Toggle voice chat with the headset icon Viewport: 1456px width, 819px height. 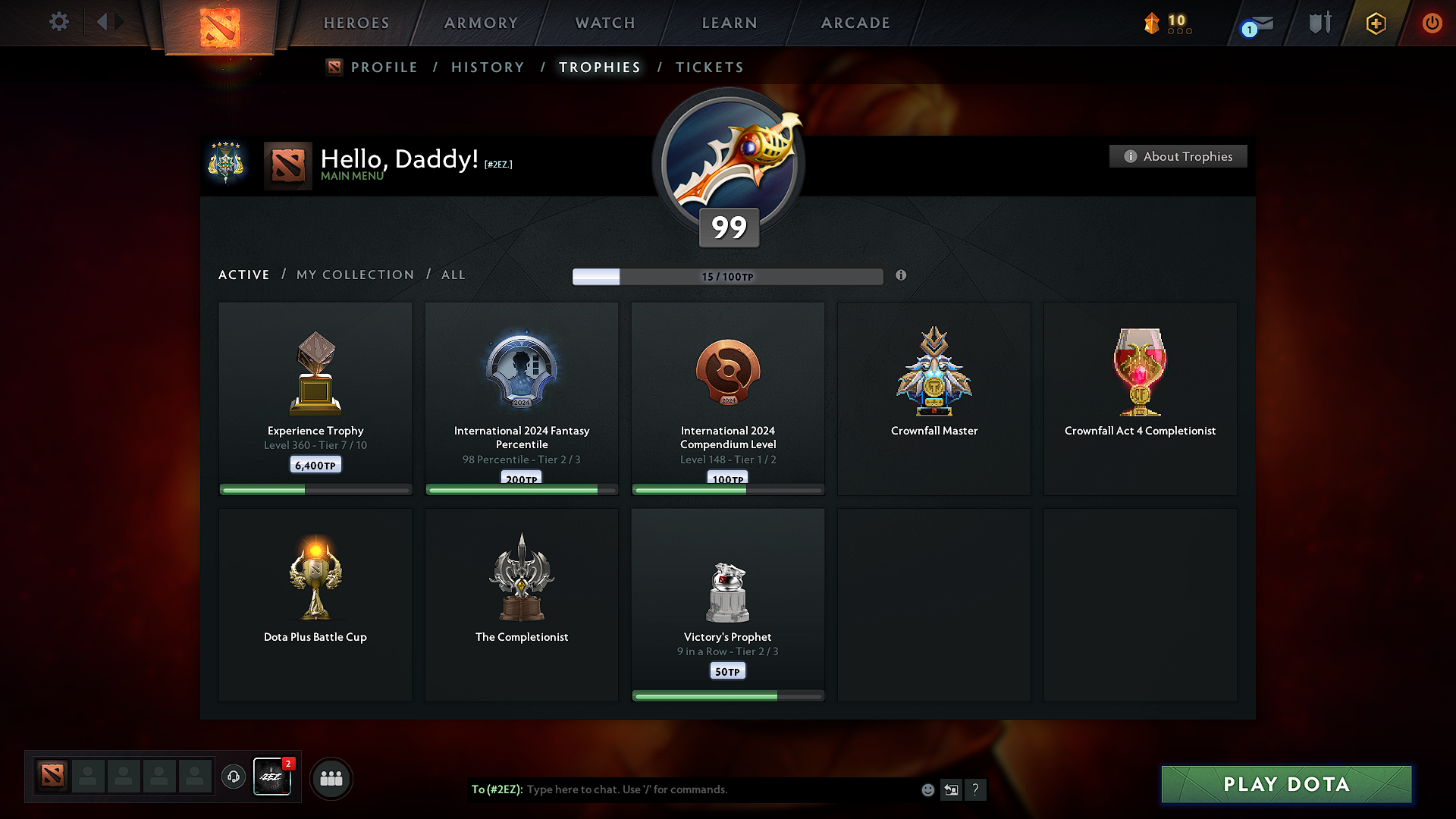(x=234, y=778)
